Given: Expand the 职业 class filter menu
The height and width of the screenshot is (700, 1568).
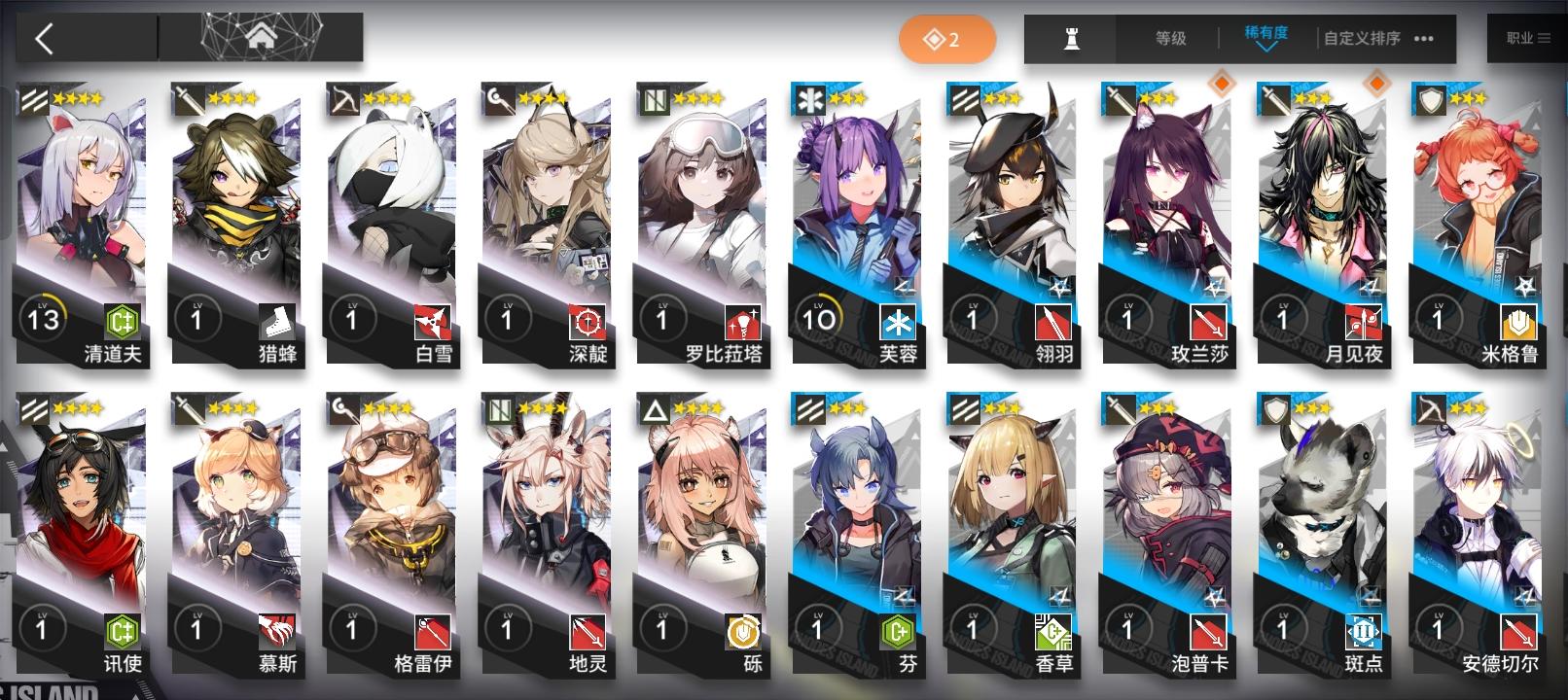Looking at the screenshot, I should [1527, 38].
